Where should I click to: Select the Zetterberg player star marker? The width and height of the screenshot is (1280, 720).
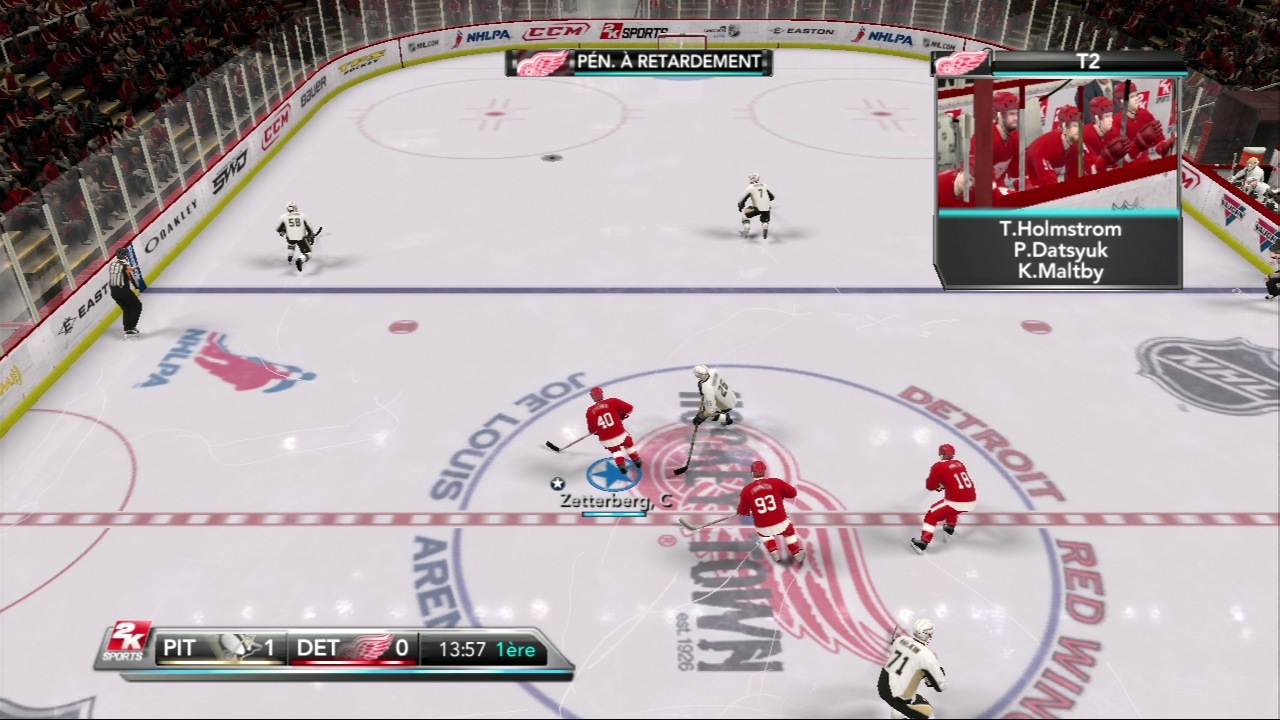point(613,475)
